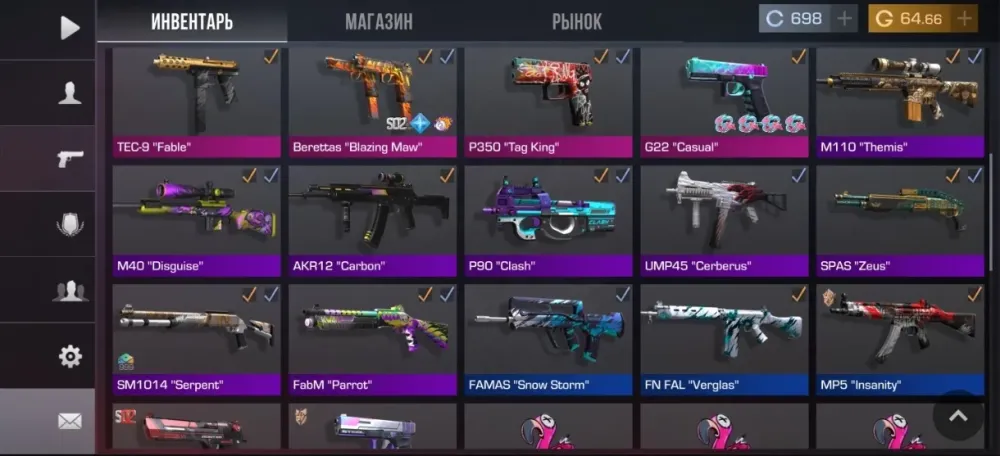
Task: Pick the FAMAS "Snow Storm" skin
Action: (x=549, y=338)
